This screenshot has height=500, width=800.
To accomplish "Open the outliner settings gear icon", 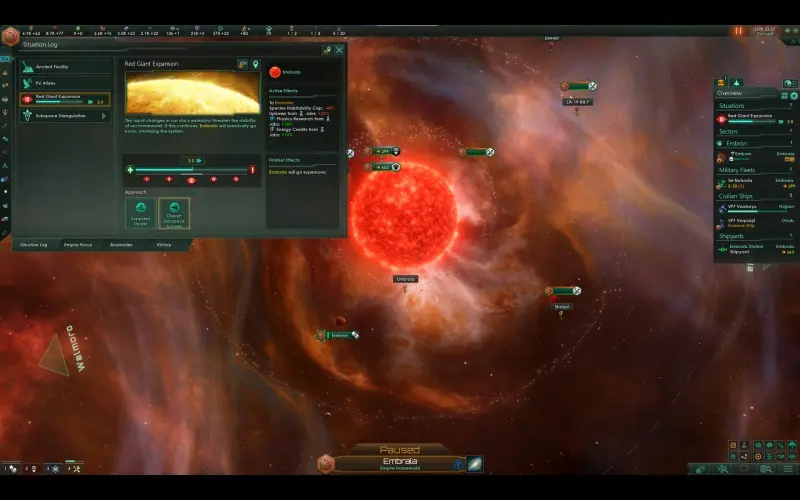I will point(794,96).
